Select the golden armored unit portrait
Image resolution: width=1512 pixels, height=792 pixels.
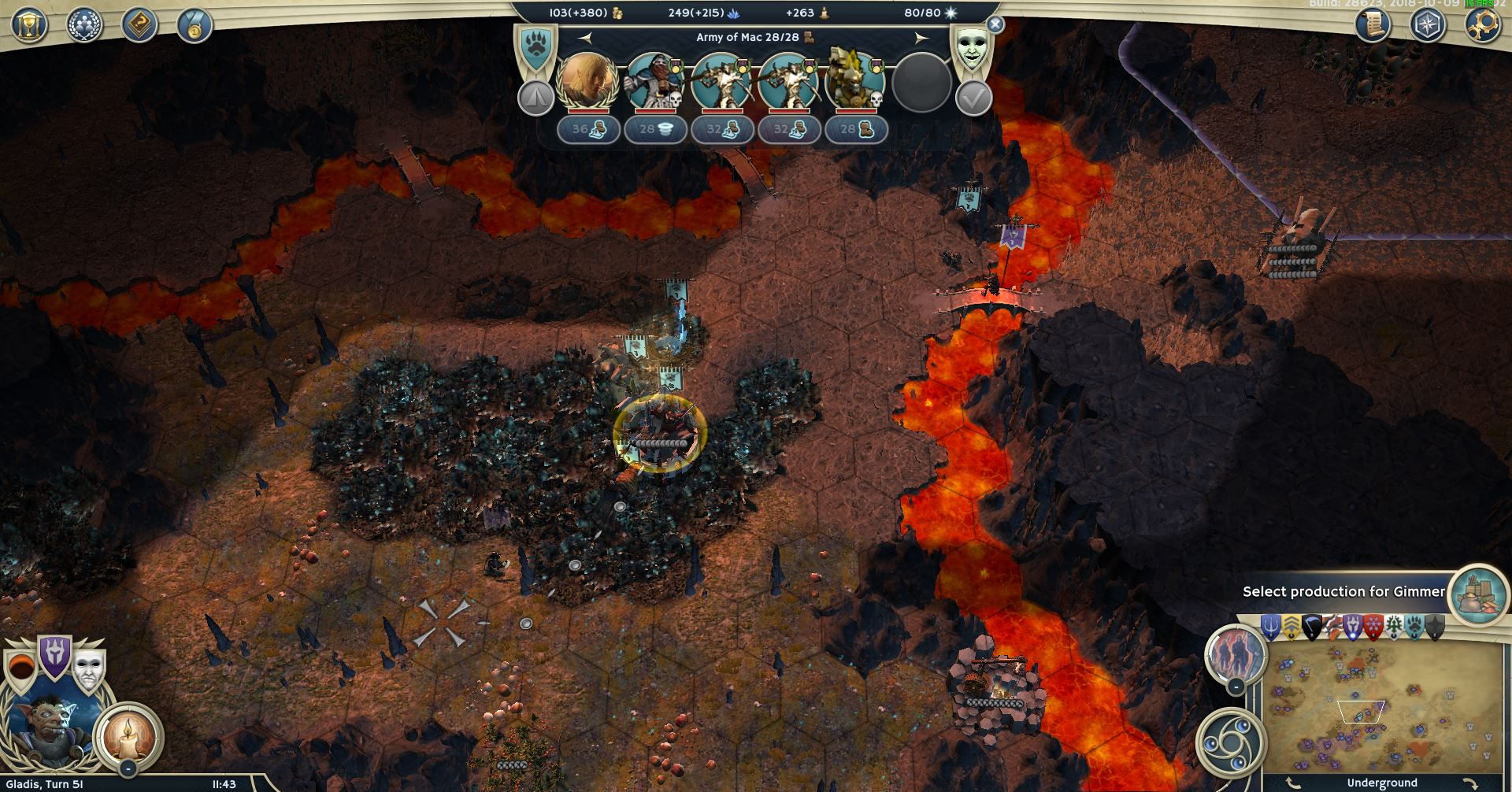854,81
